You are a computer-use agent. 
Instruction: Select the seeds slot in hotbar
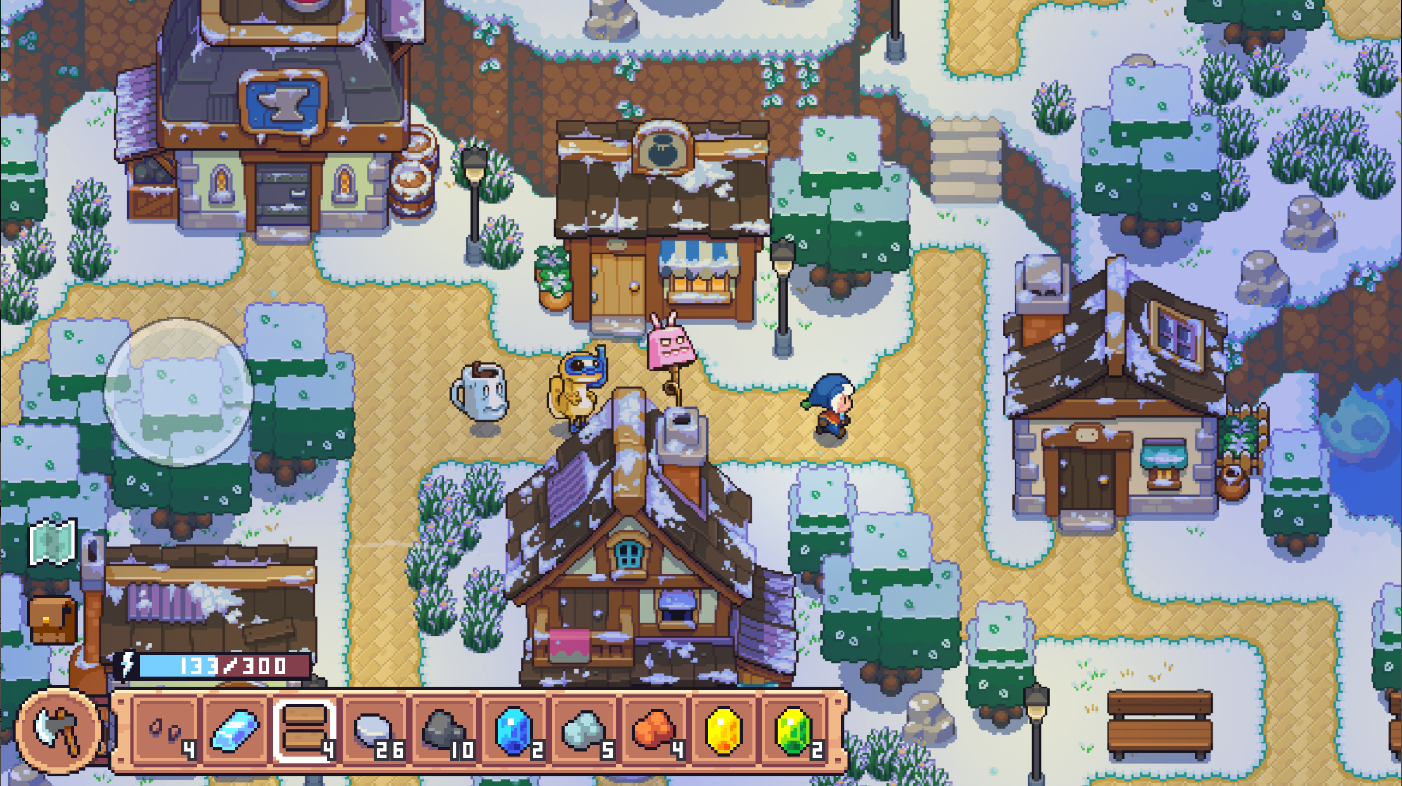pos(166,731)
